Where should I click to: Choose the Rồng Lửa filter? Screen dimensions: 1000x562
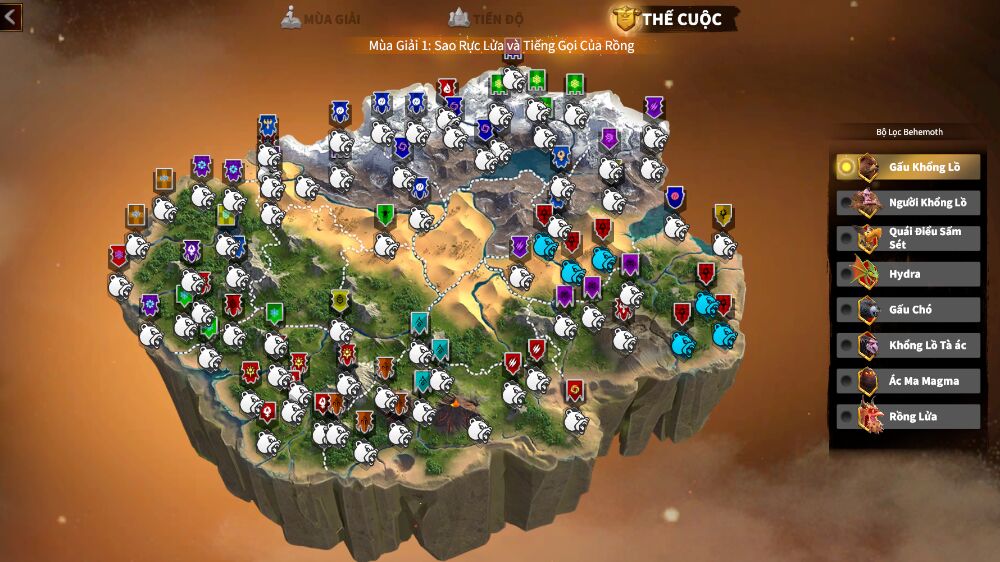[x=907, y=416]
